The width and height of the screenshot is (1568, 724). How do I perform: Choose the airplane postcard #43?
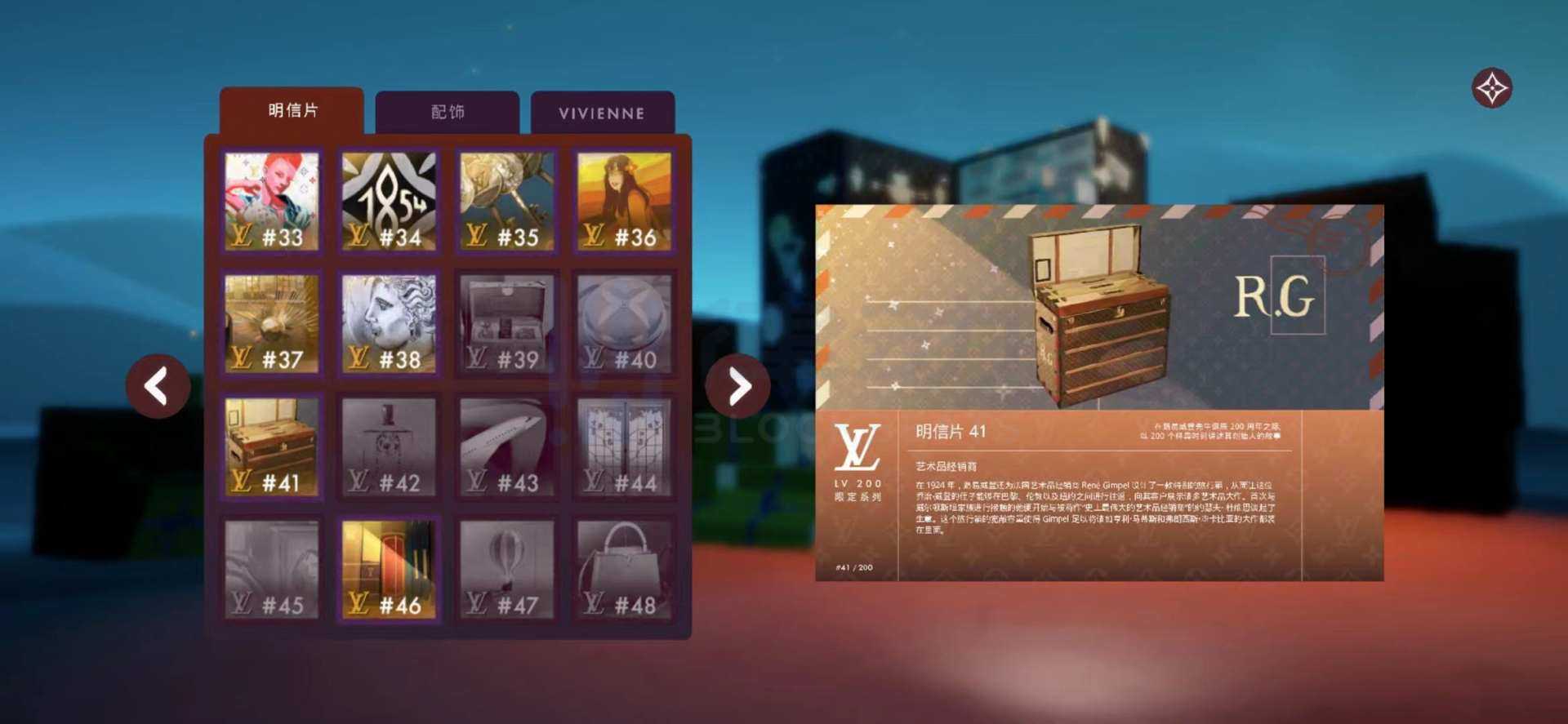(506, 446)
